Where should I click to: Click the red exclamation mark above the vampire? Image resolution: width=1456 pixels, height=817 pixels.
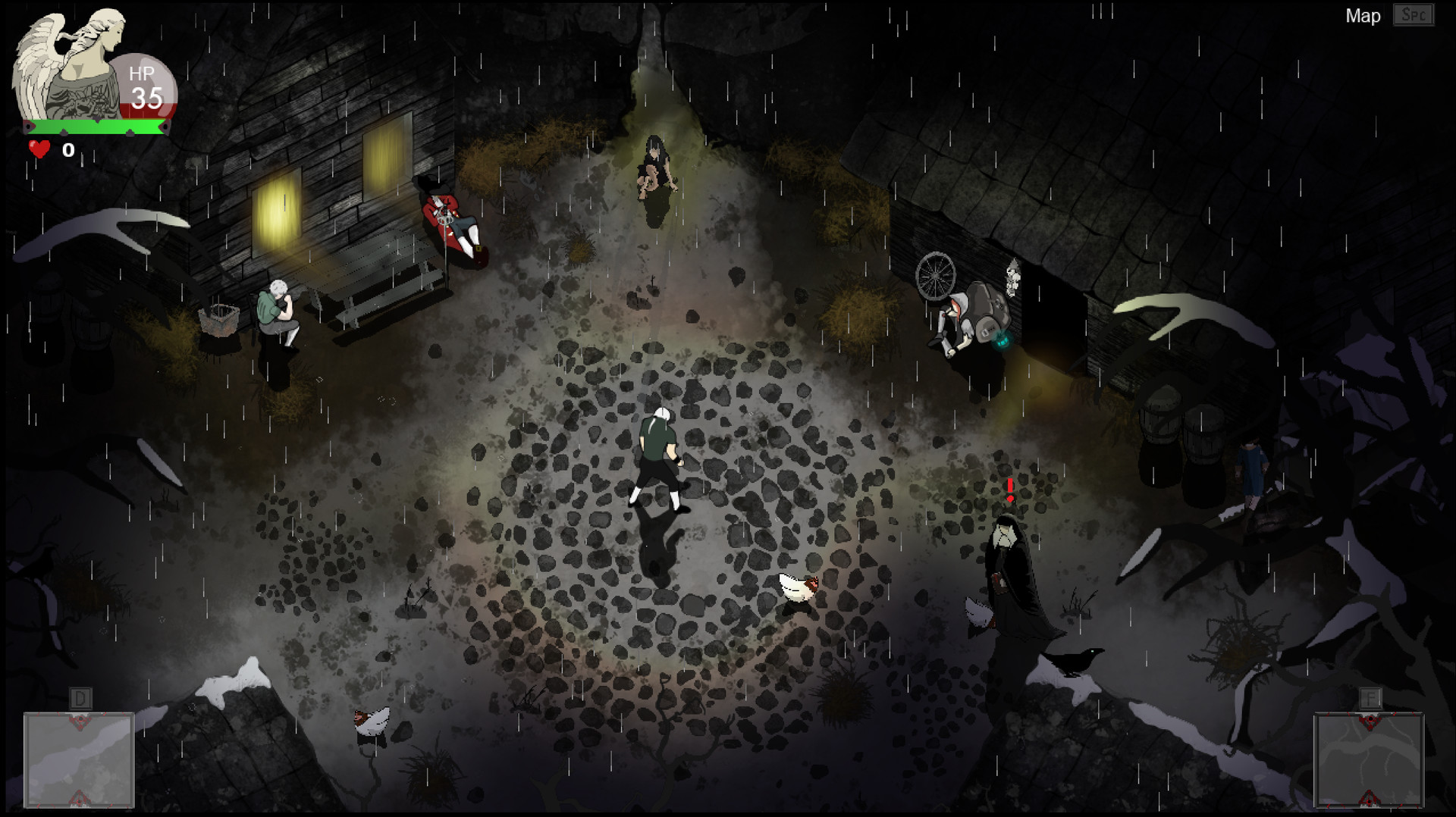[x=1009, y=487]
